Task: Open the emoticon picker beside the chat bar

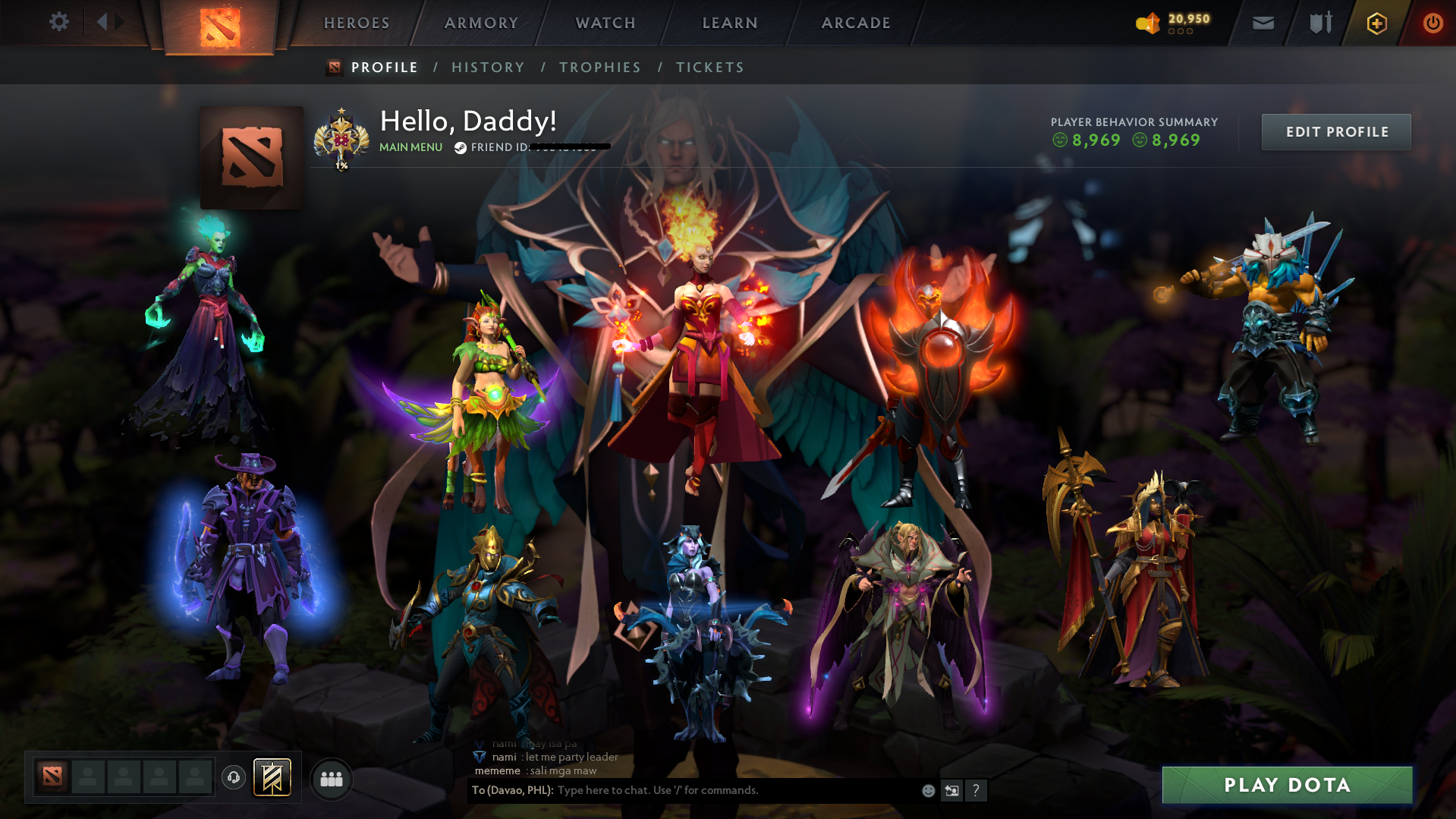Action: (x=927, y=790)
